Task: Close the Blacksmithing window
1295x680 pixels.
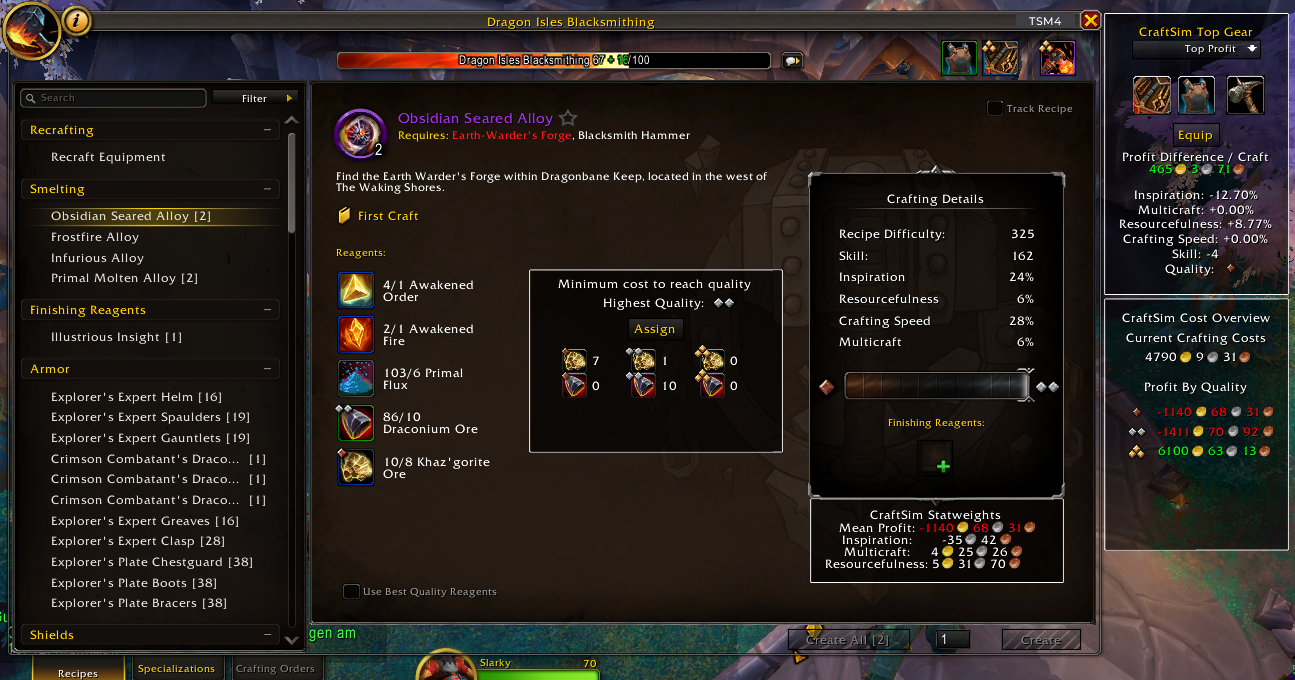Action: click(1090, 21)
